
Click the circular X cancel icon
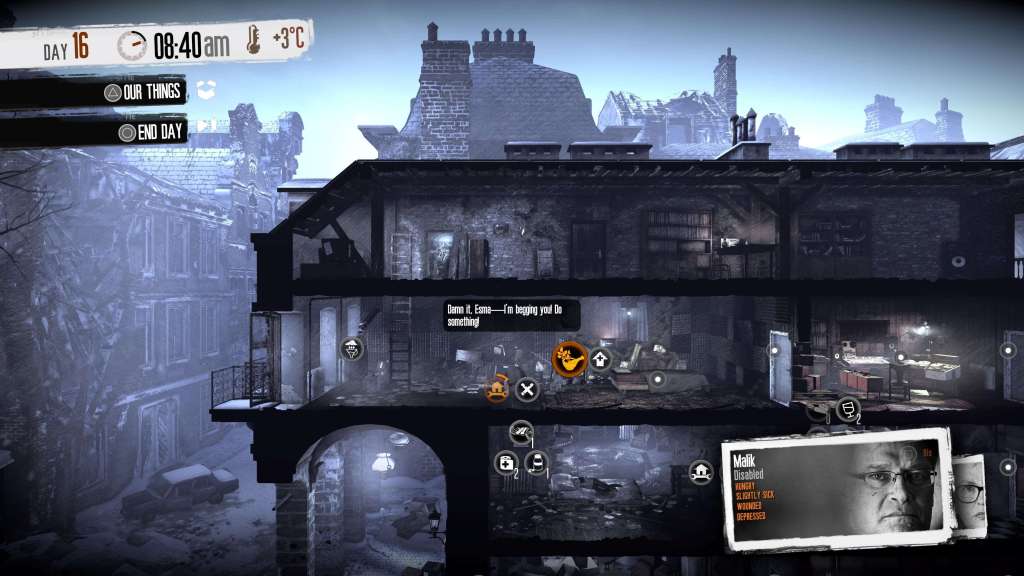[x=528, y=389]
